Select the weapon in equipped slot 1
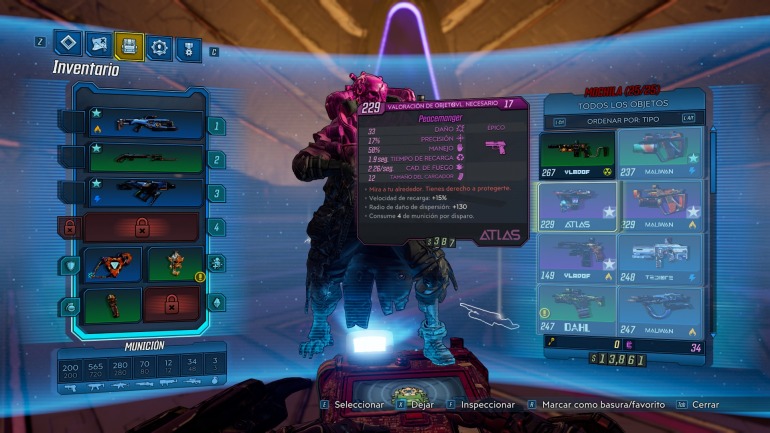 pyautogui.click(x=146, y=124)
